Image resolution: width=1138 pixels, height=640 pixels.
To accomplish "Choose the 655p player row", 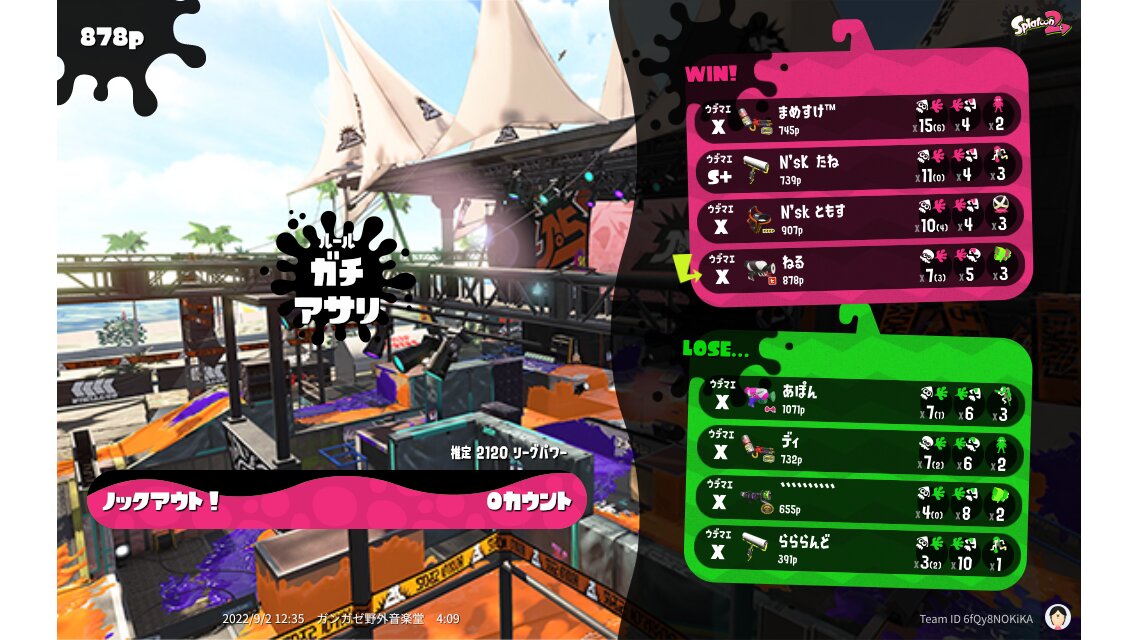I will click(858, 498).
